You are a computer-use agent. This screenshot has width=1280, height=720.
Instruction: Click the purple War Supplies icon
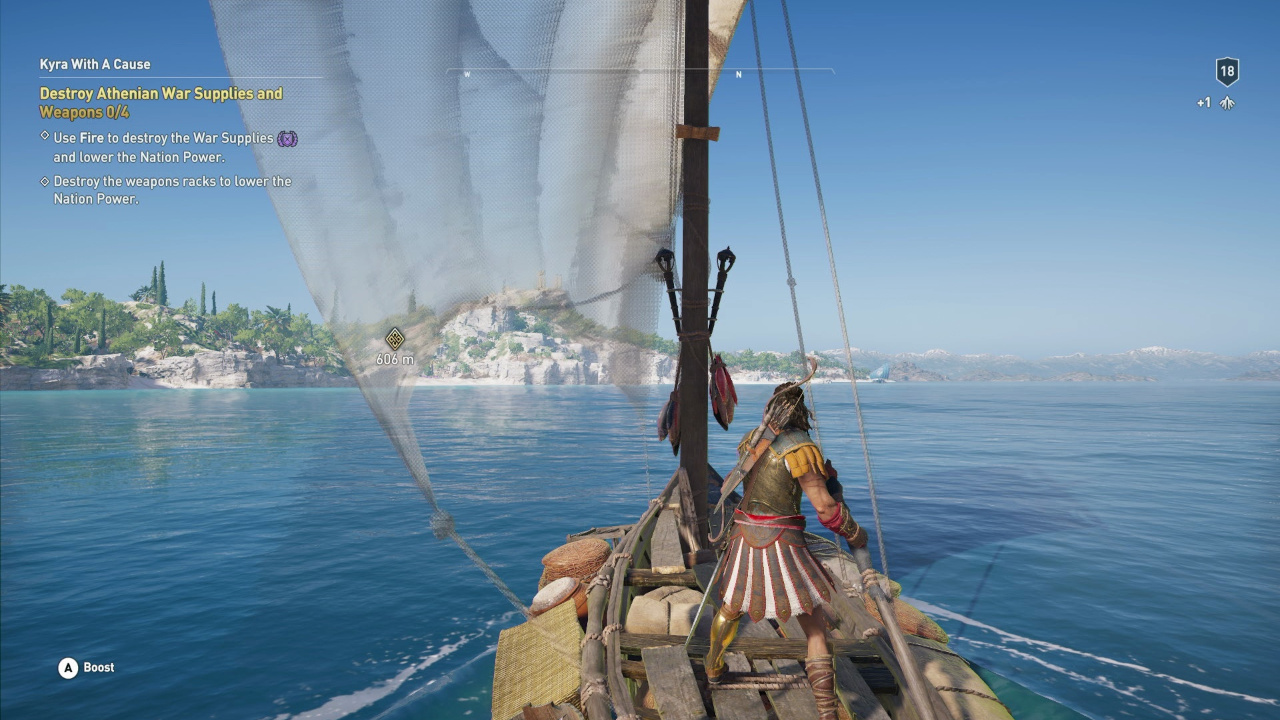point(287,139)
